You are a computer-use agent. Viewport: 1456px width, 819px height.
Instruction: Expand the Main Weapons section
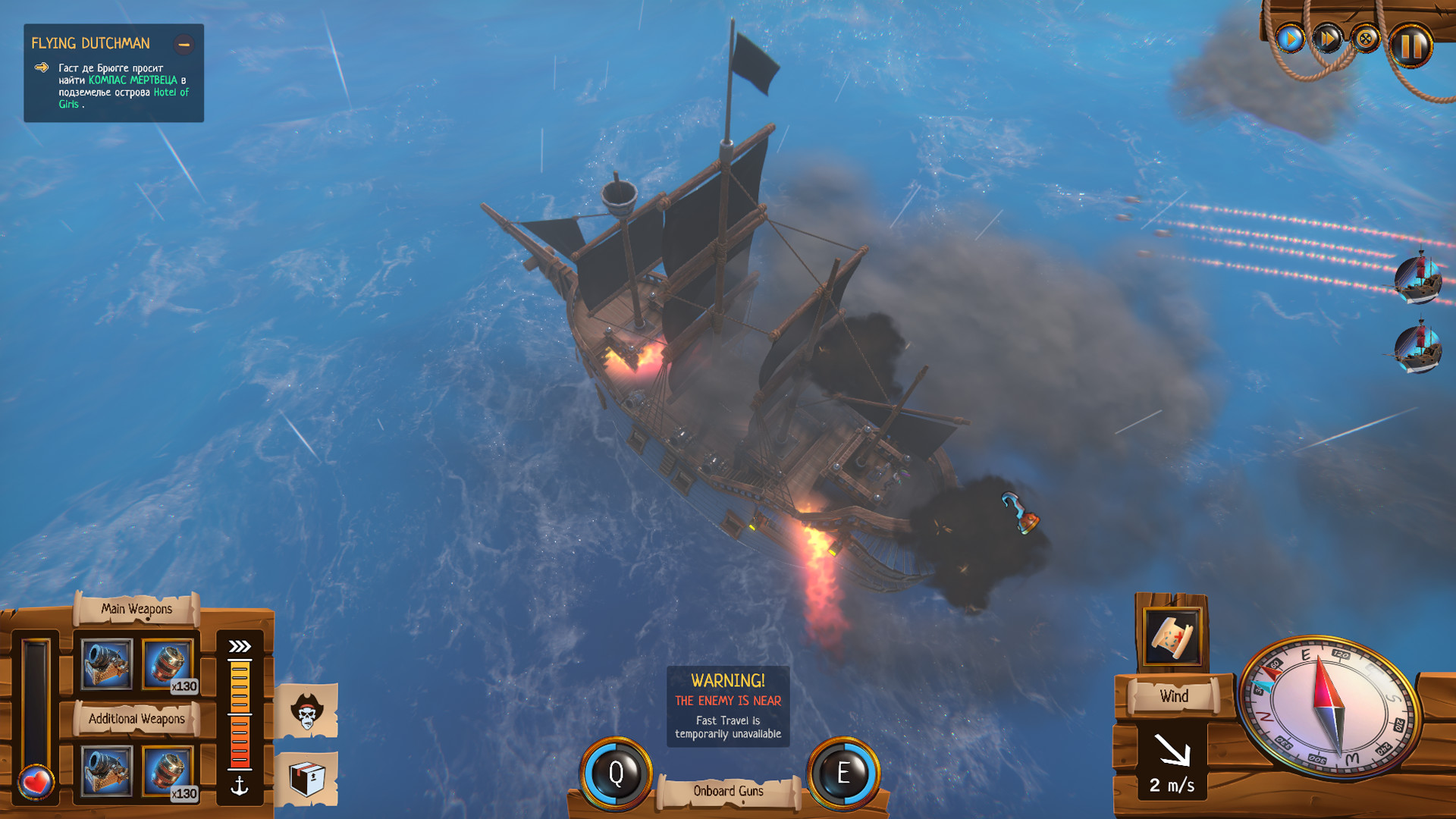coord(137,608)
